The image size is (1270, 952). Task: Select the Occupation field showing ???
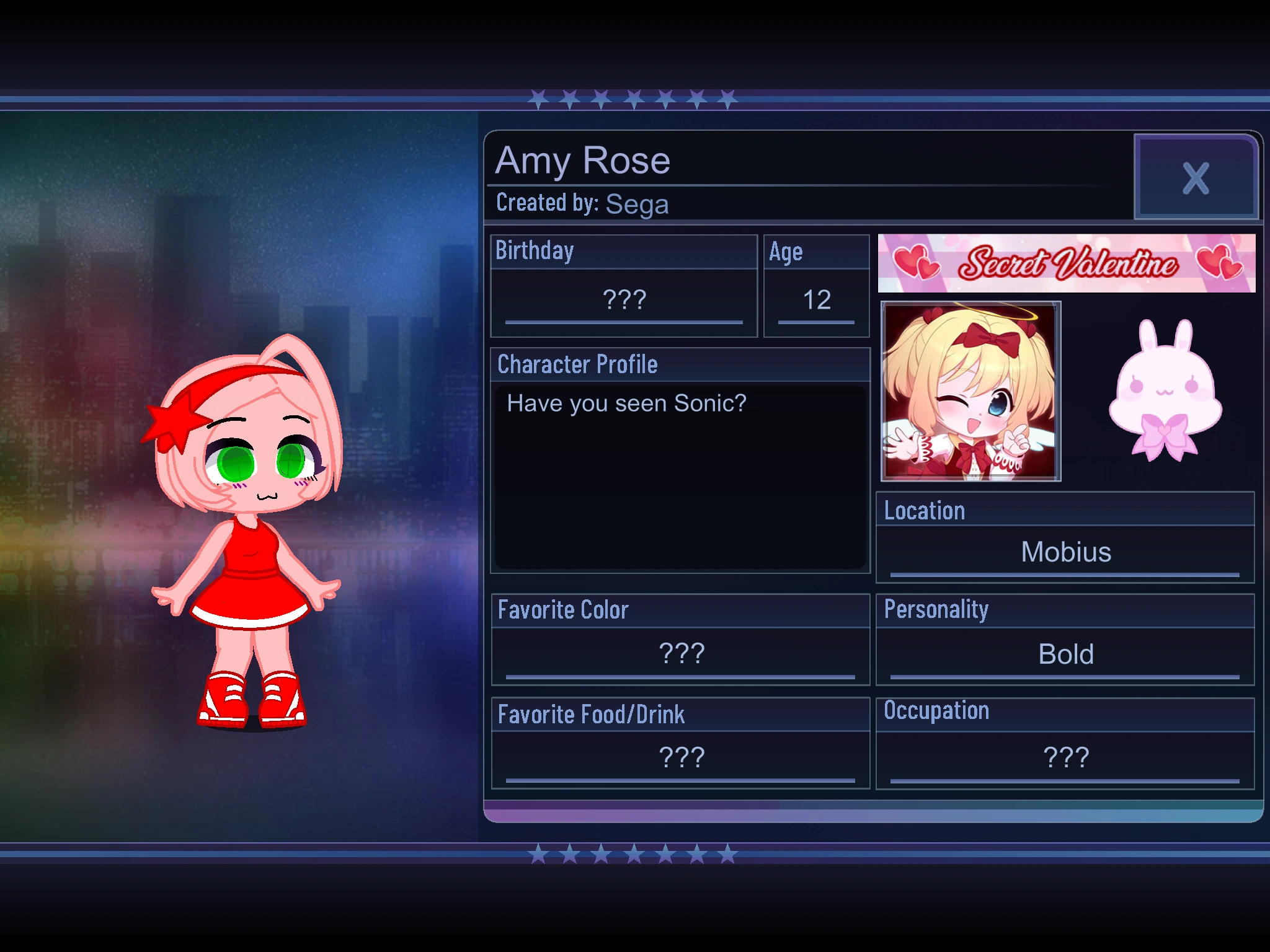point(1067,755)
